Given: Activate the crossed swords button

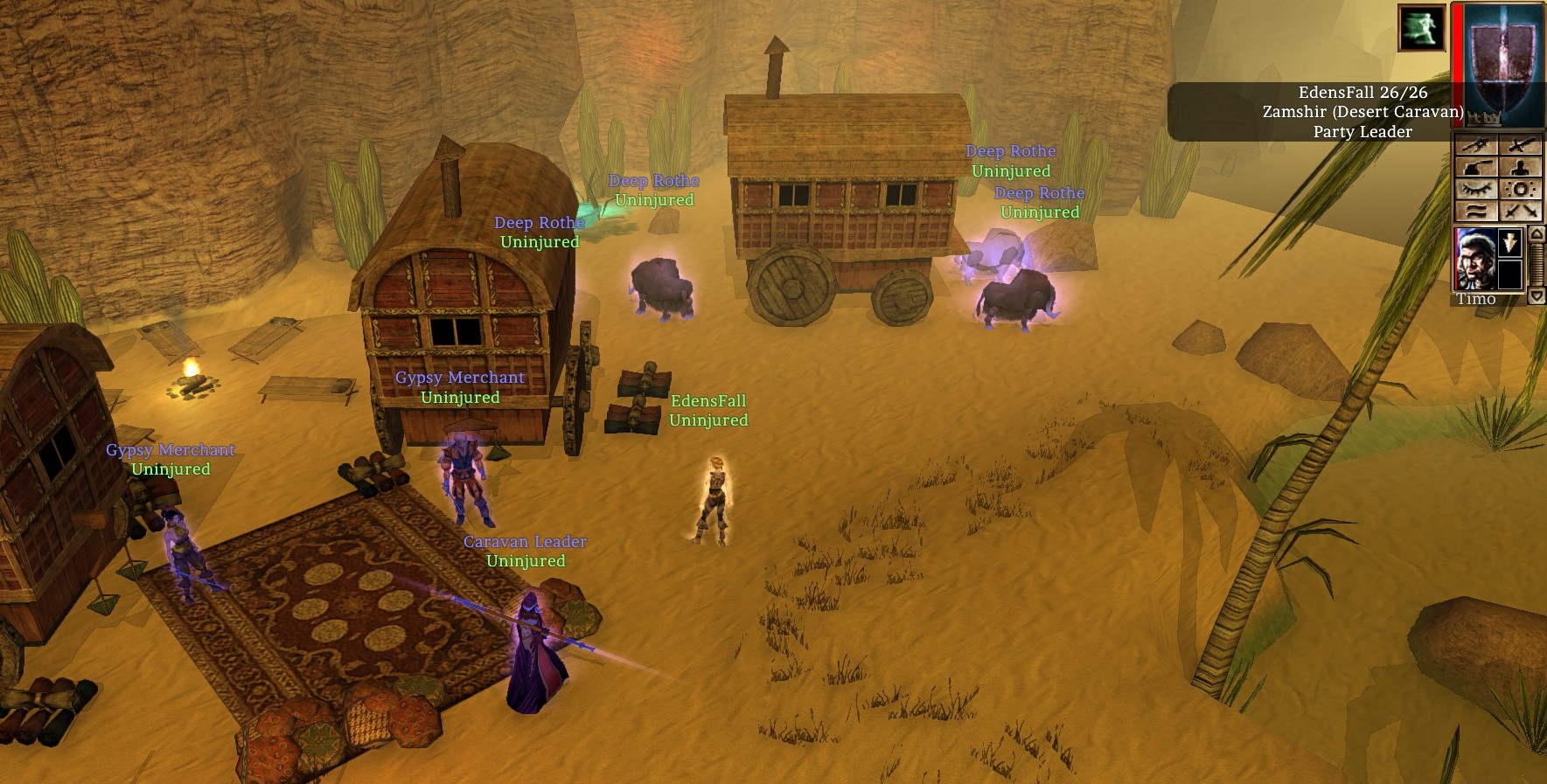Looking at the screenshot, I should (x=1520, y=211).
